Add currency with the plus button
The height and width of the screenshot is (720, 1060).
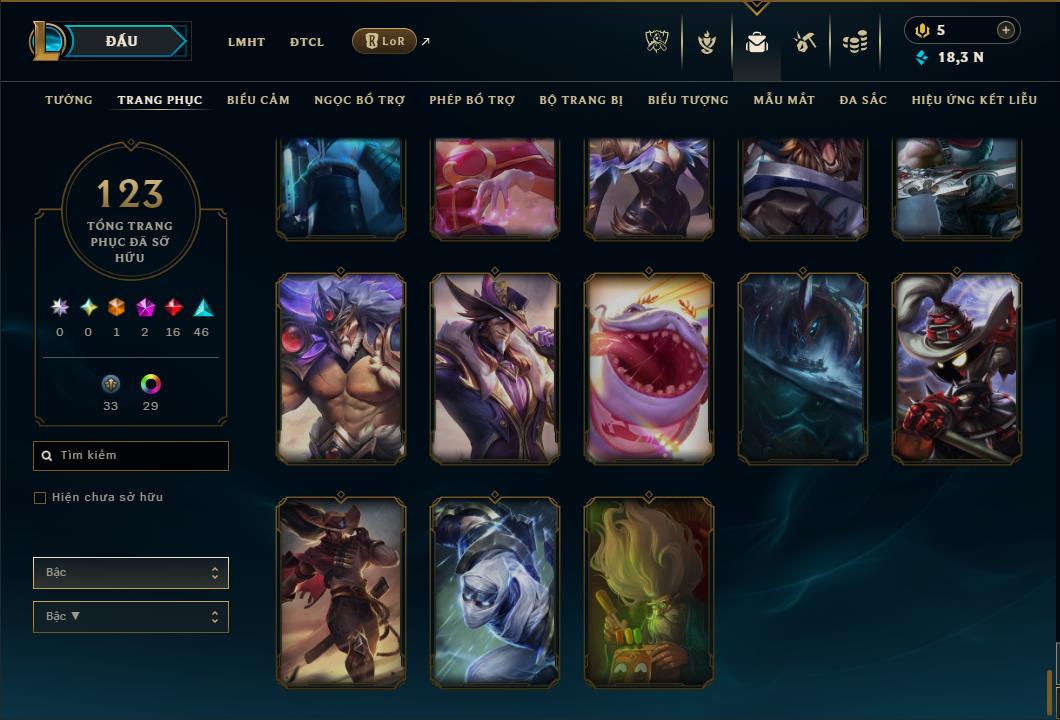coord(1006,30)
